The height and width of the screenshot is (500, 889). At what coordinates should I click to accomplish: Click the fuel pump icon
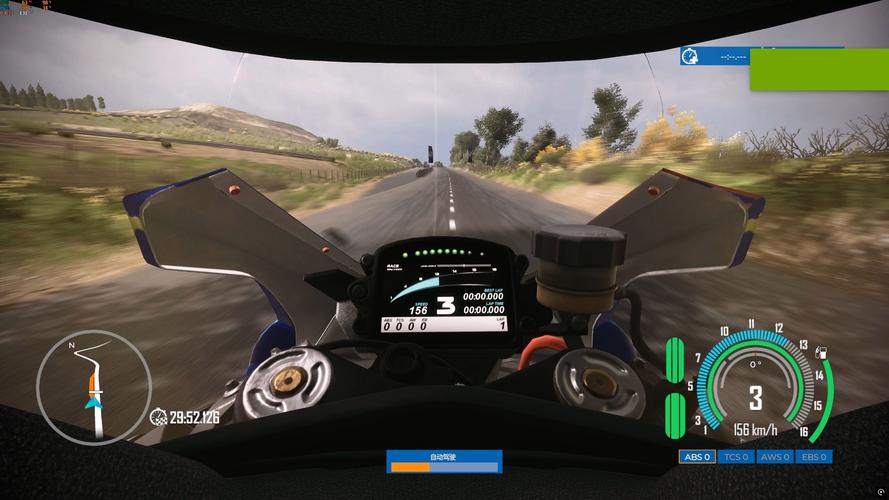[x=822, y=351]
